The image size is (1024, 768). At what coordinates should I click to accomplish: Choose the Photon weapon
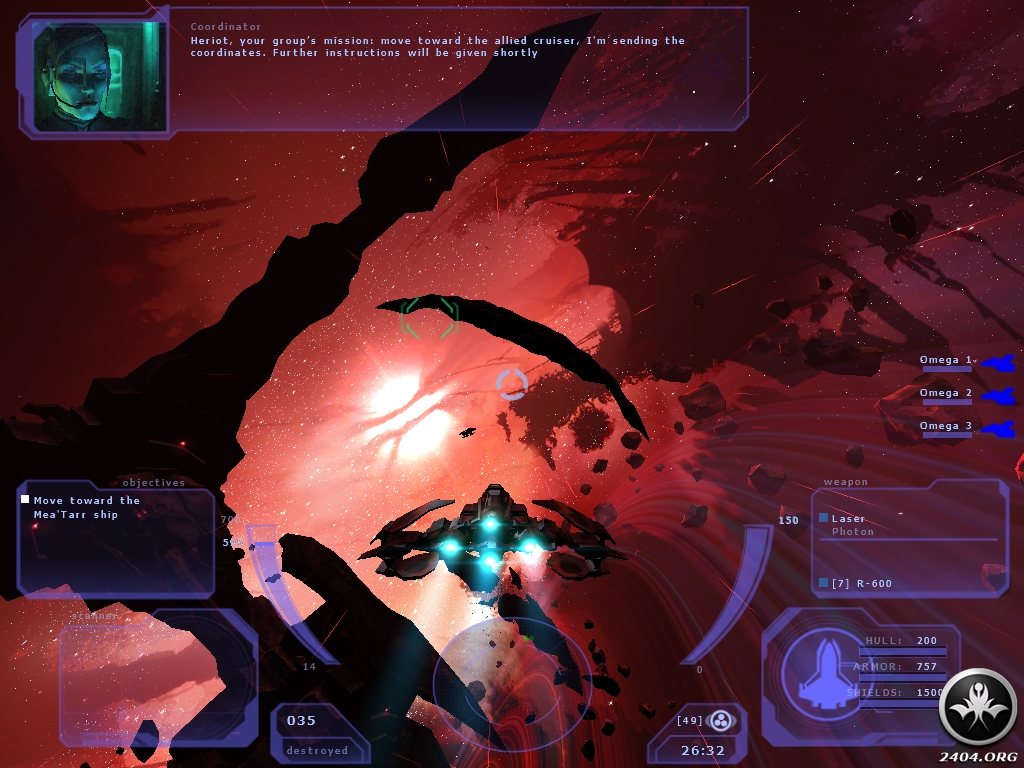(x=852, y=532)
